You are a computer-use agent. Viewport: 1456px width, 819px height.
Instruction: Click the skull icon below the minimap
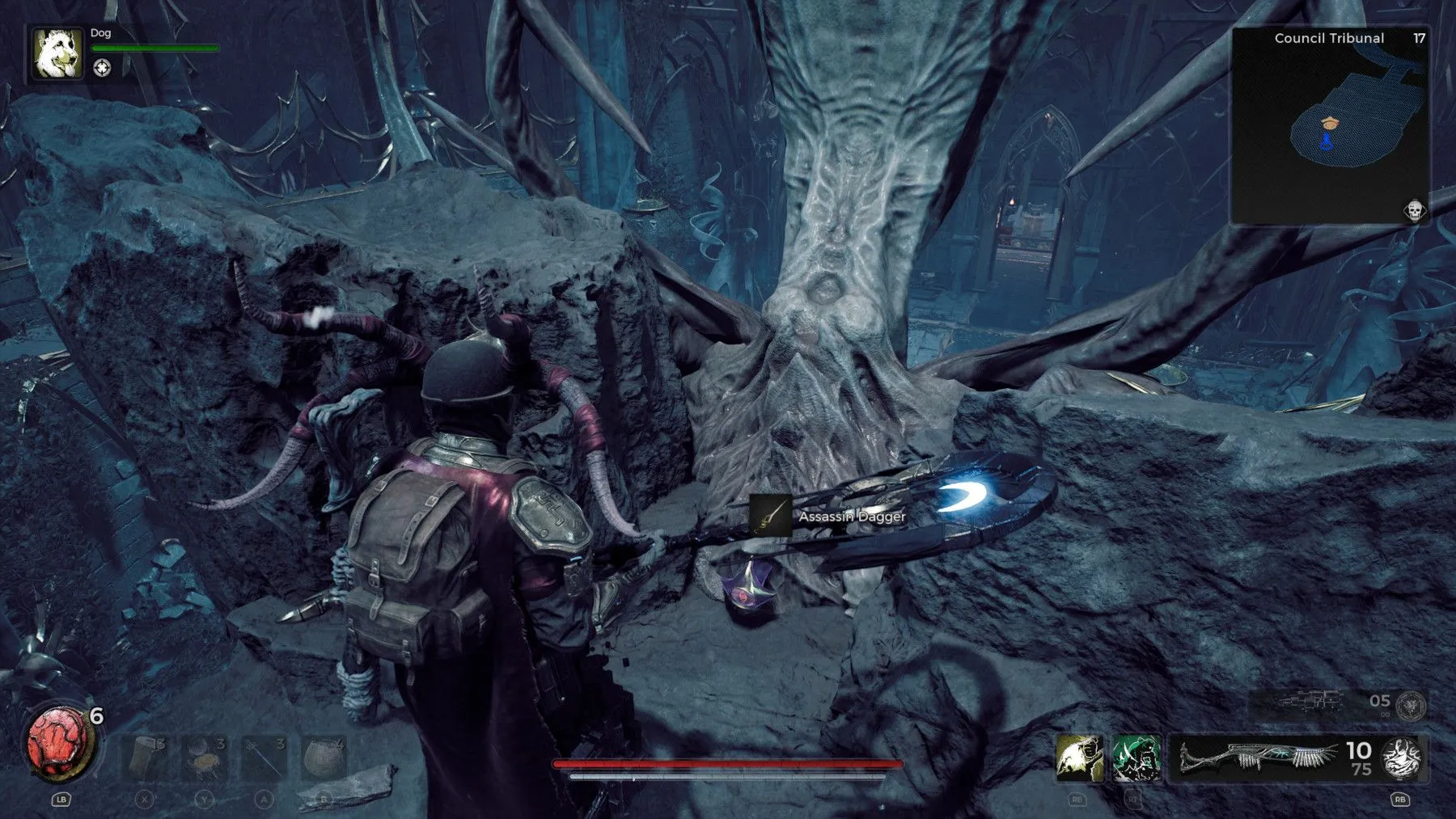click(1414, 211)
